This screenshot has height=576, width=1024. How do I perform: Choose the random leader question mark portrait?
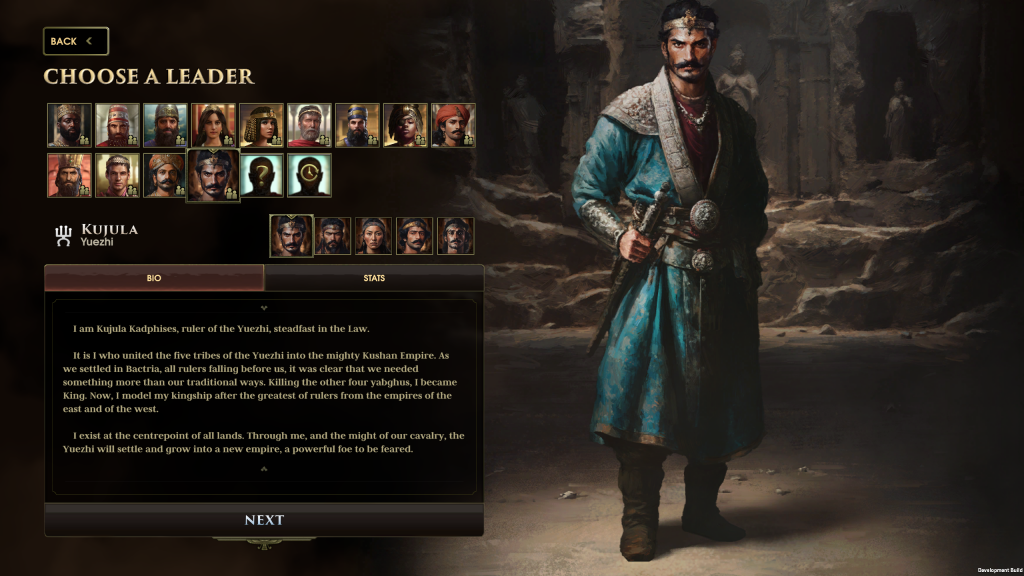click(261, 175)
